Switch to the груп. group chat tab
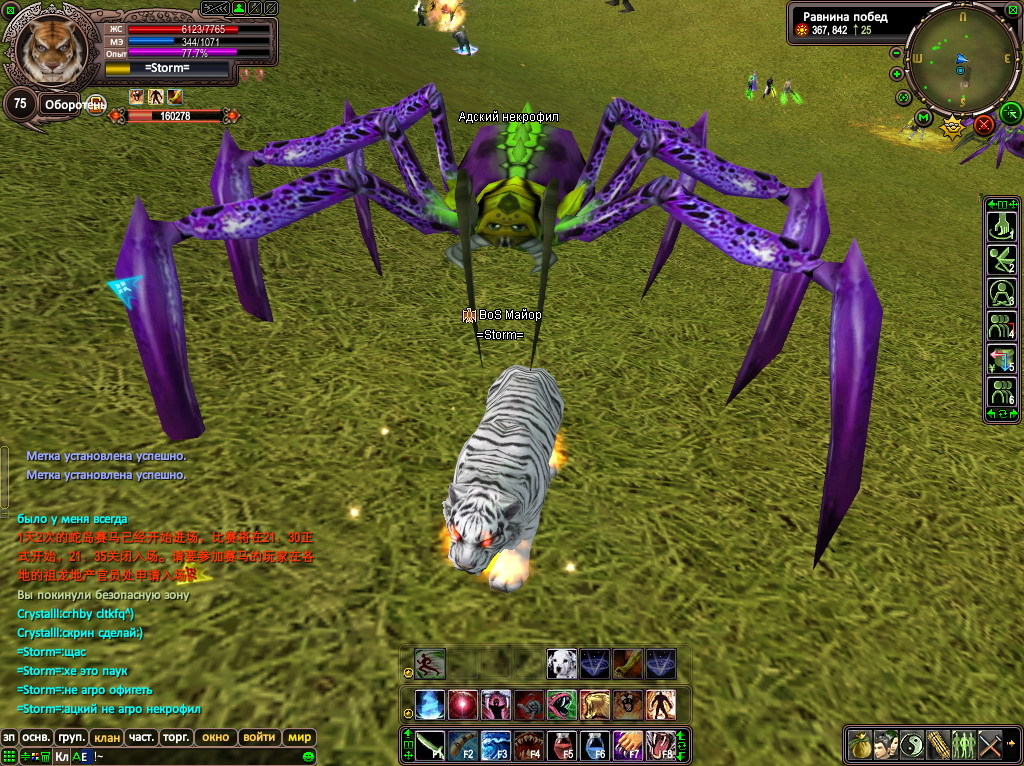This screenshot has width=1024, height=766. (72, 737)
